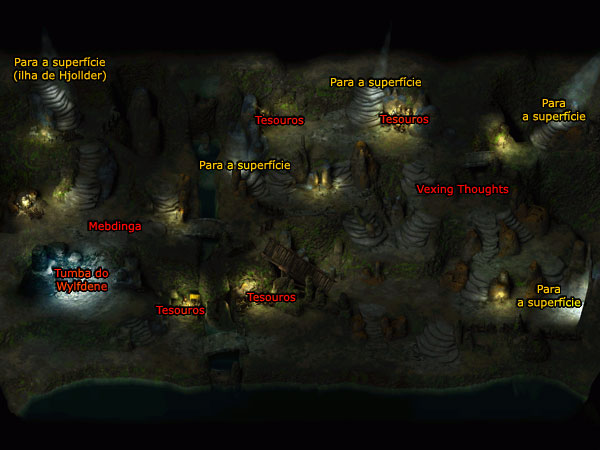Image resolution: width=600 pixels, height=450 pixels.
Task: Click the Tumba do Wylfdene marker
Action: (x=81, y=279)
